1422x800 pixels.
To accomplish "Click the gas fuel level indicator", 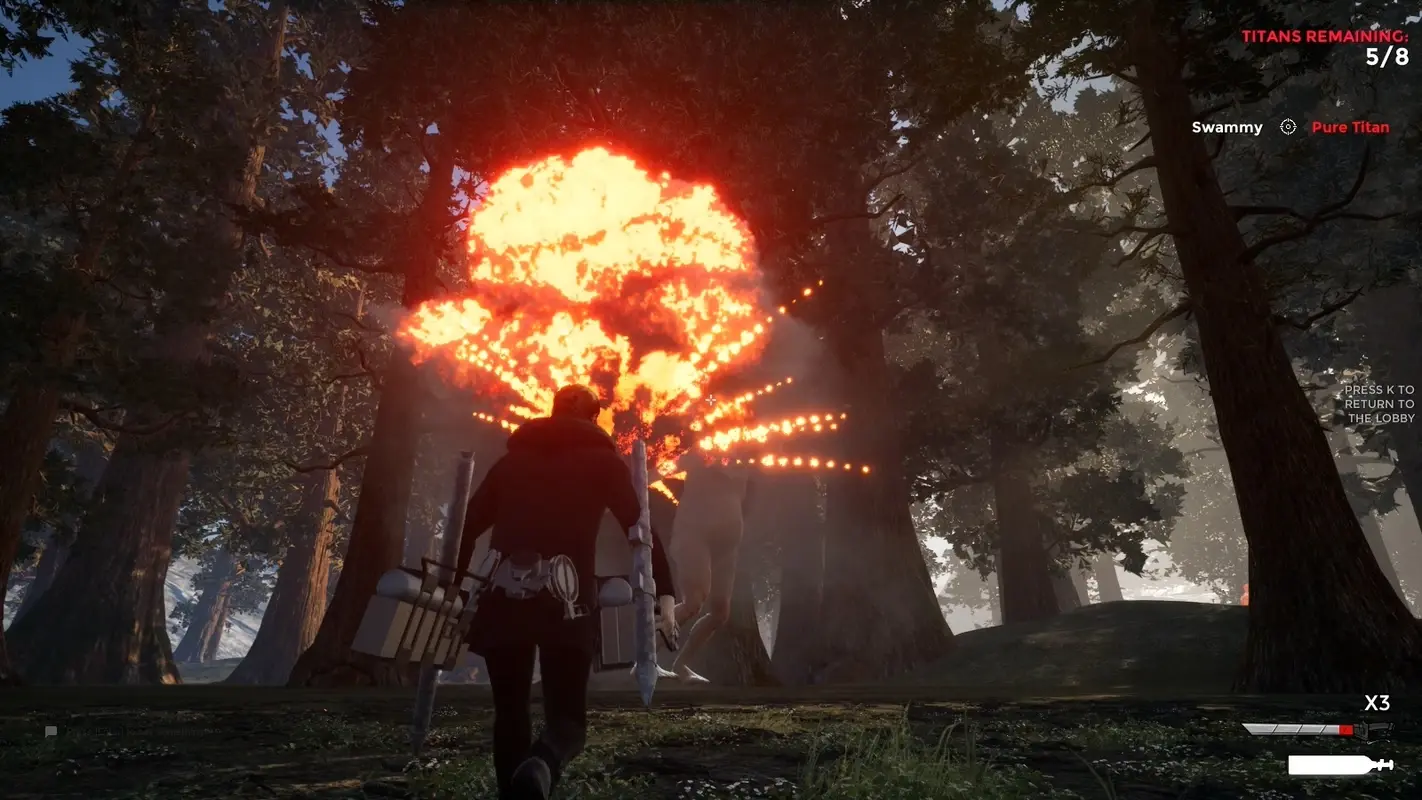I will pyautogui.click(x=1330, y=763).
